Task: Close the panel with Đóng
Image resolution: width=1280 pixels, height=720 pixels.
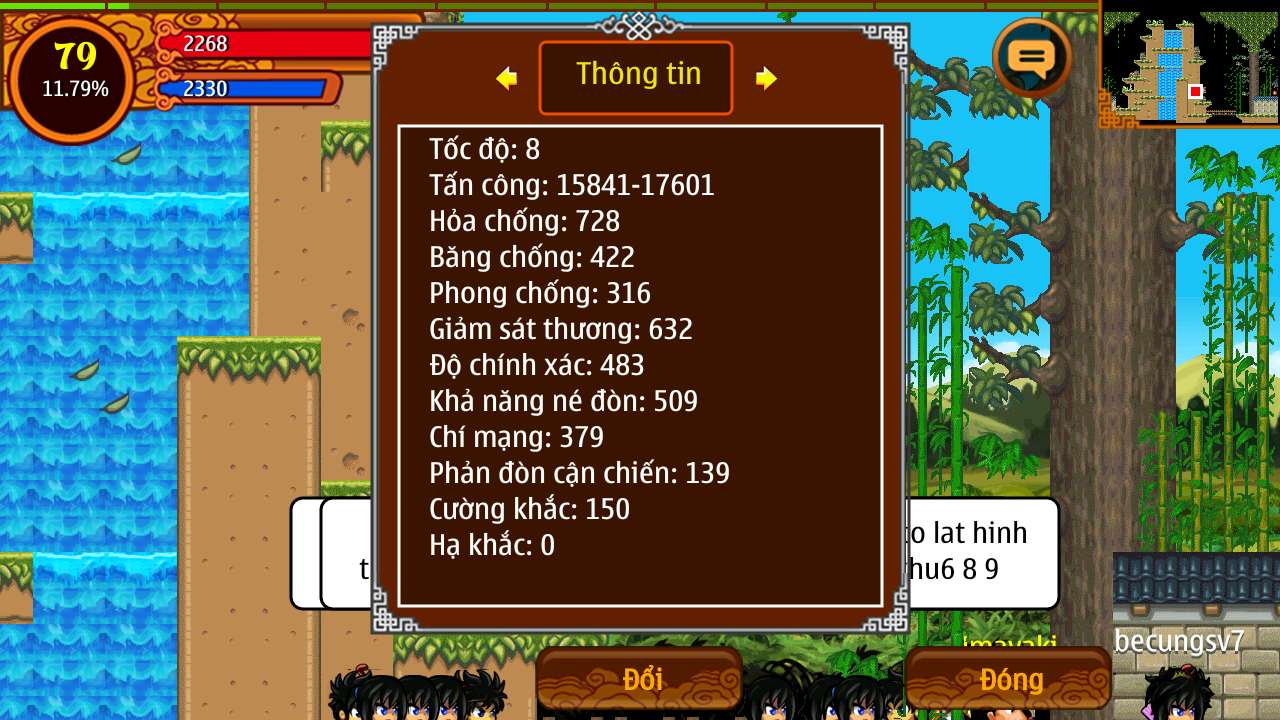Action: (x=1009, y=680)
